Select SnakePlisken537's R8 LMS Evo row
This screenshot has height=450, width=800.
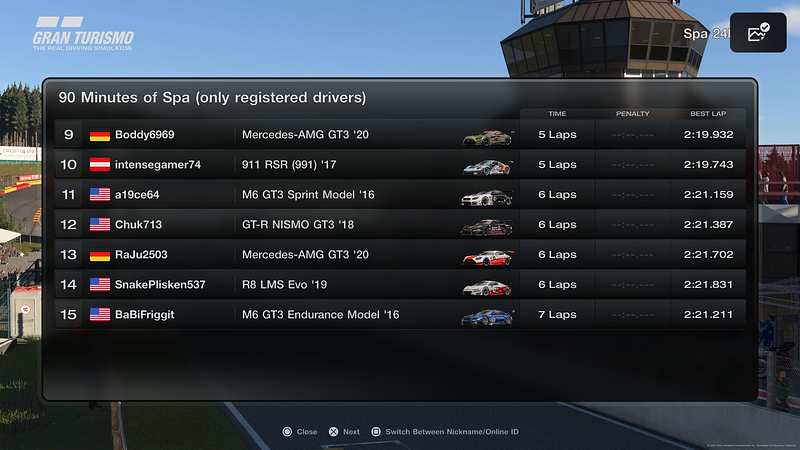coord(400,285)
